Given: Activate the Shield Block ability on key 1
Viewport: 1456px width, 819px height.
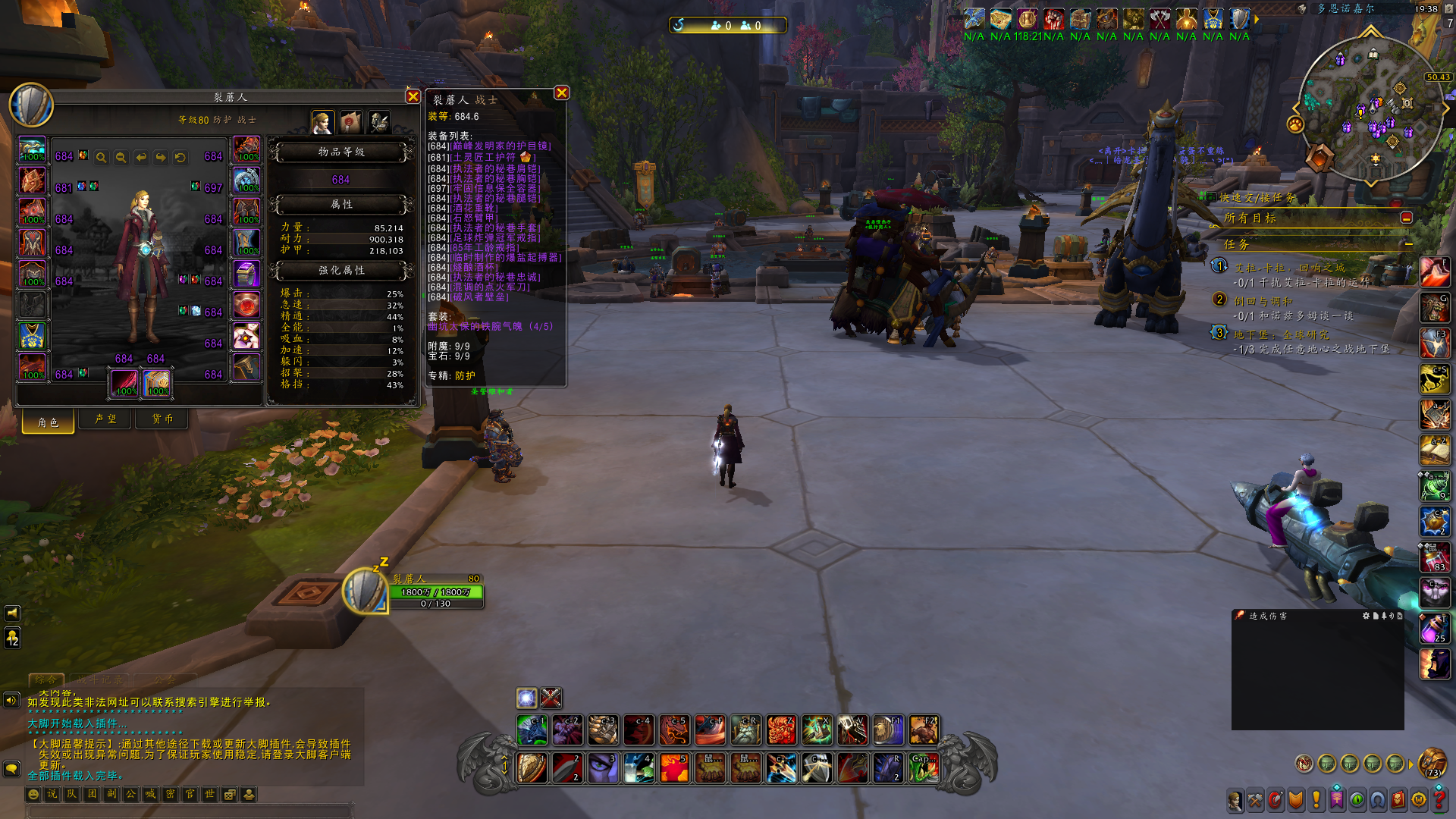Looking at the screenshot, I should [x=532, y=768].
